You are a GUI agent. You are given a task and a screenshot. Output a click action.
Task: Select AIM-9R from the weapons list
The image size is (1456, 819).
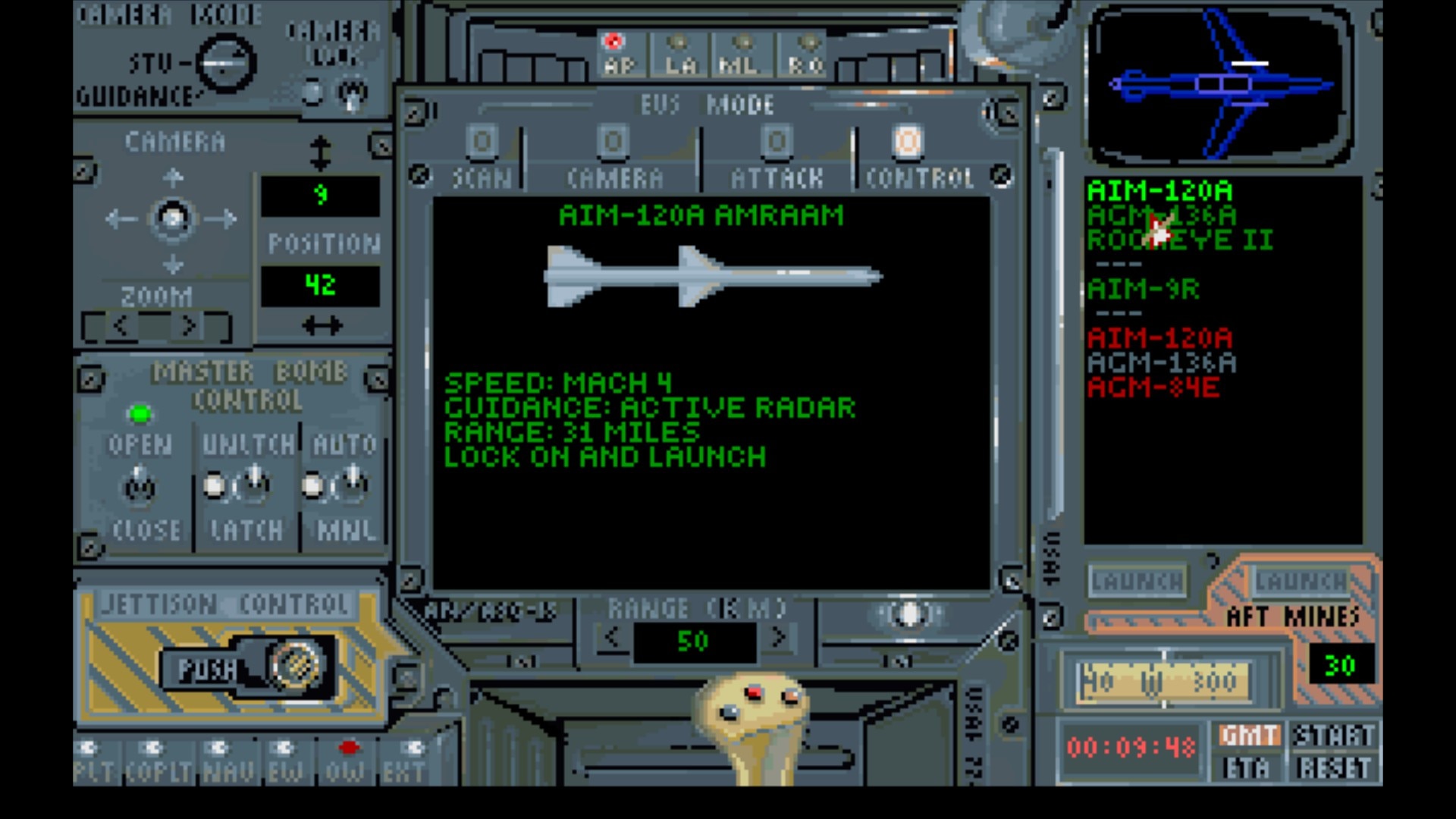(x=1143, y=290)
